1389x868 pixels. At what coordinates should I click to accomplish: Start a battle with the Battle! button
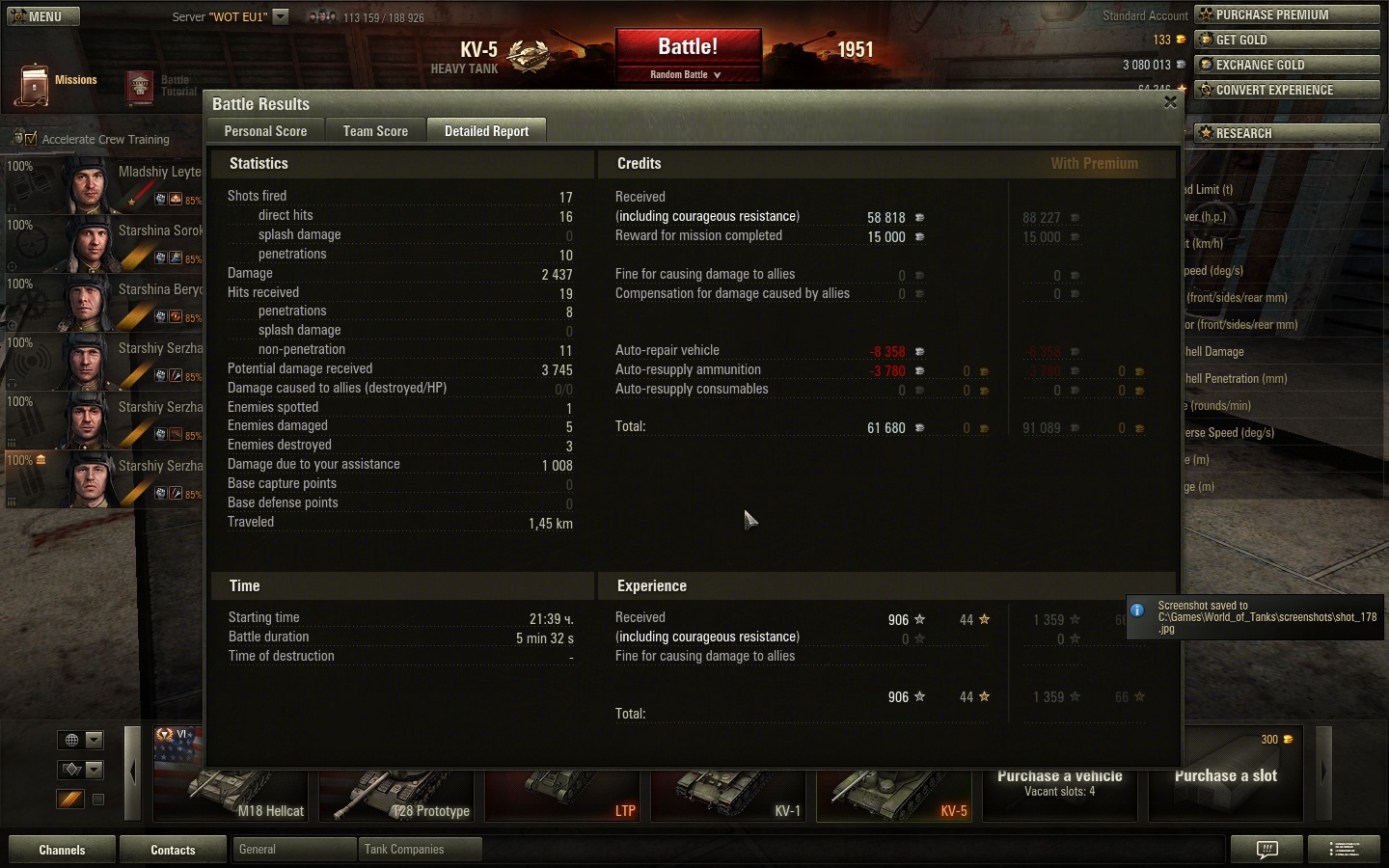tap(688, 47)
